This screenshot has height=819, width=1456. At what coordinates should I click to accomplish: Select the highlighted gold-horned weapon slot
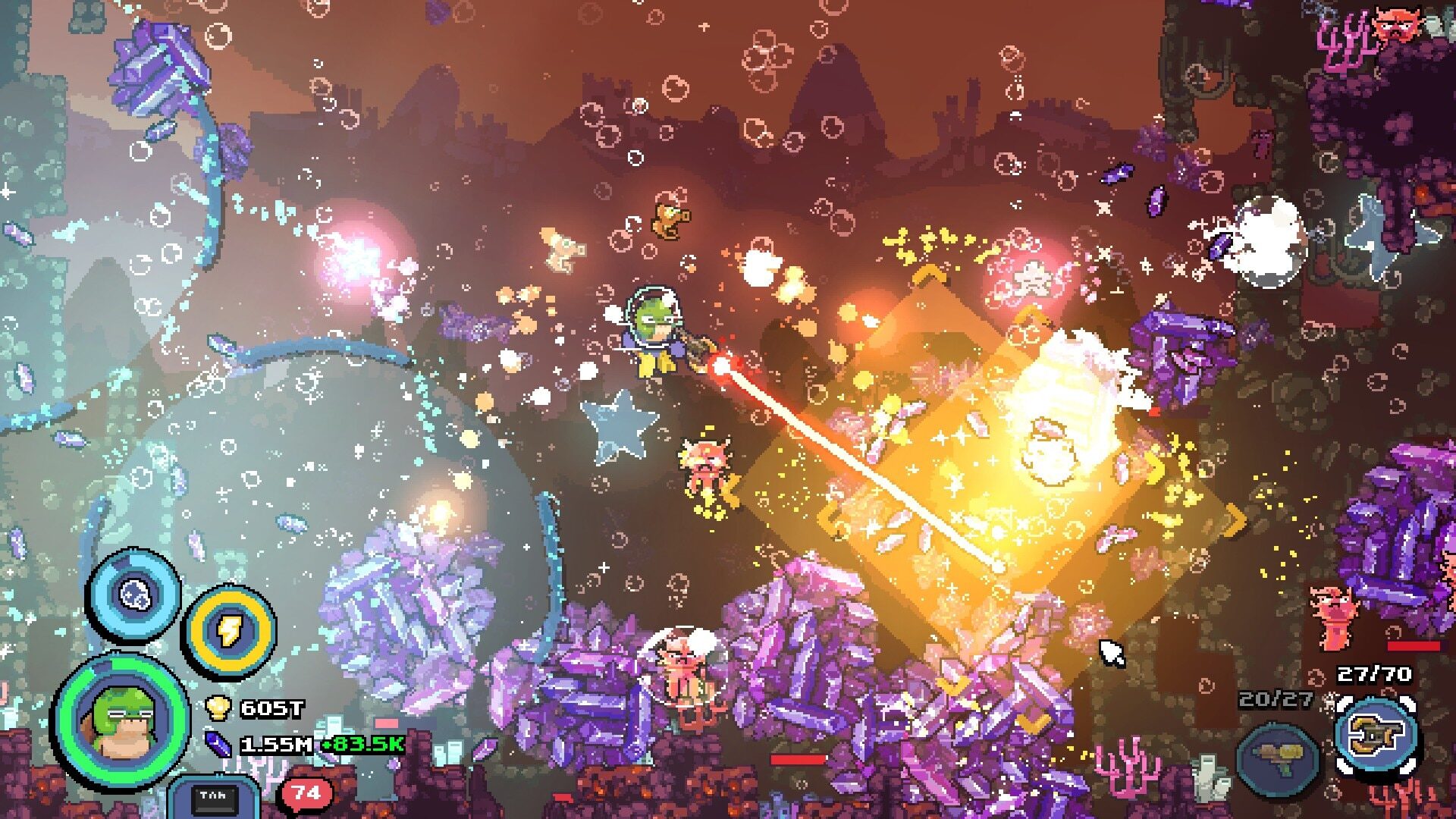click(x=1376, y=735)
